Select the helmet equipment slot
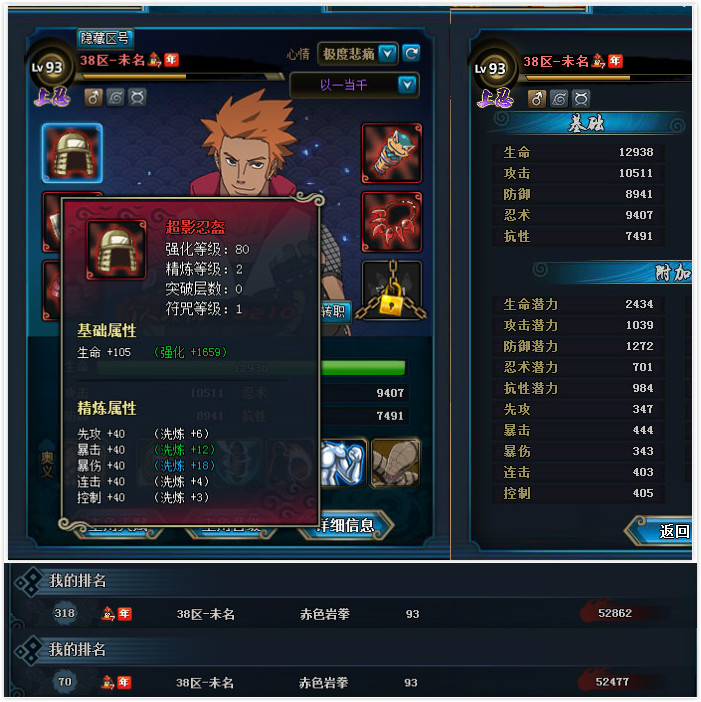 click(x=72, y=153)
